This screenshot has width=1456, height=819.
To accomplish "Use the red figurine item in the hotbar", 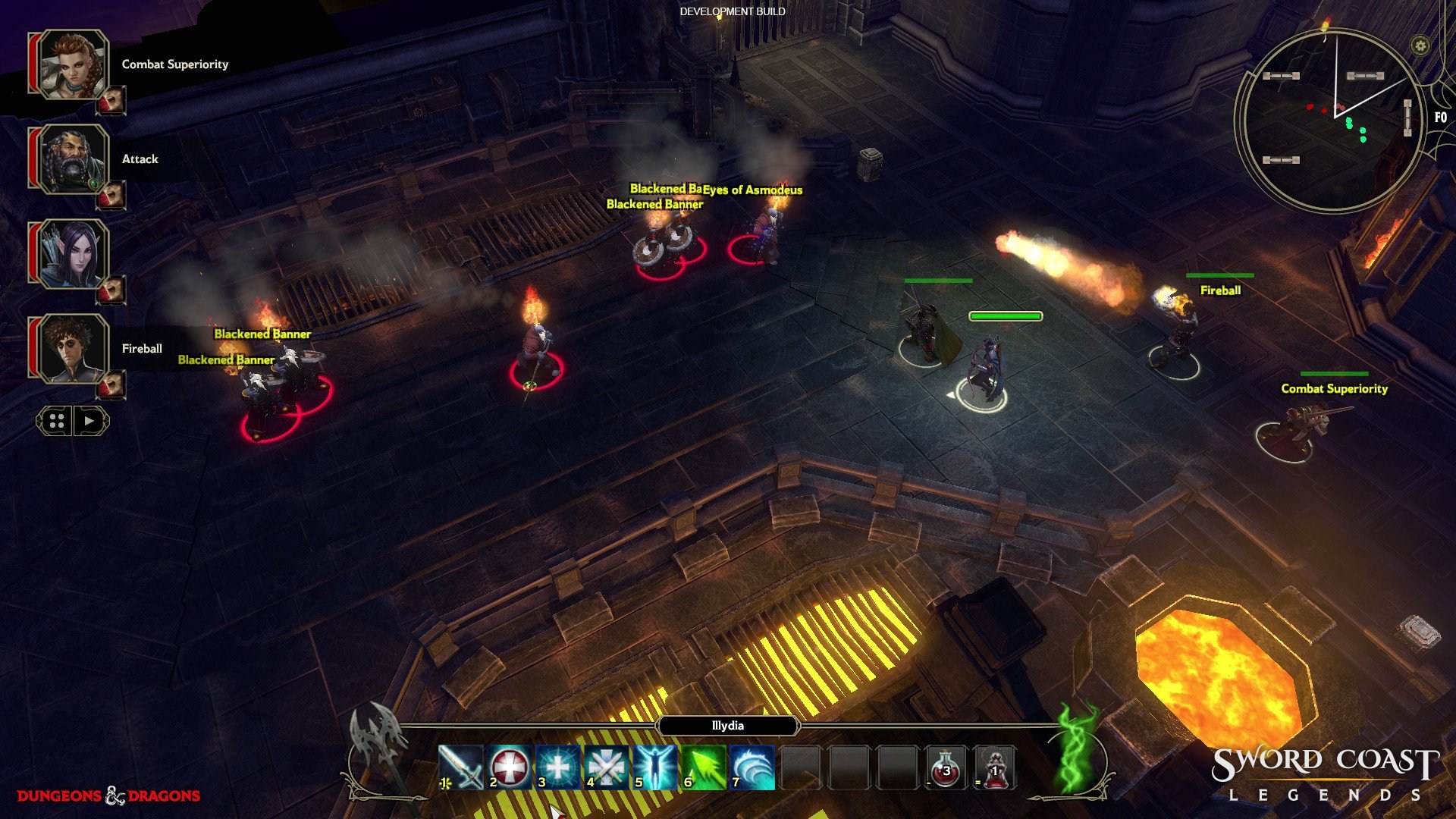I will pyautogui.click(x=993, y=768).
